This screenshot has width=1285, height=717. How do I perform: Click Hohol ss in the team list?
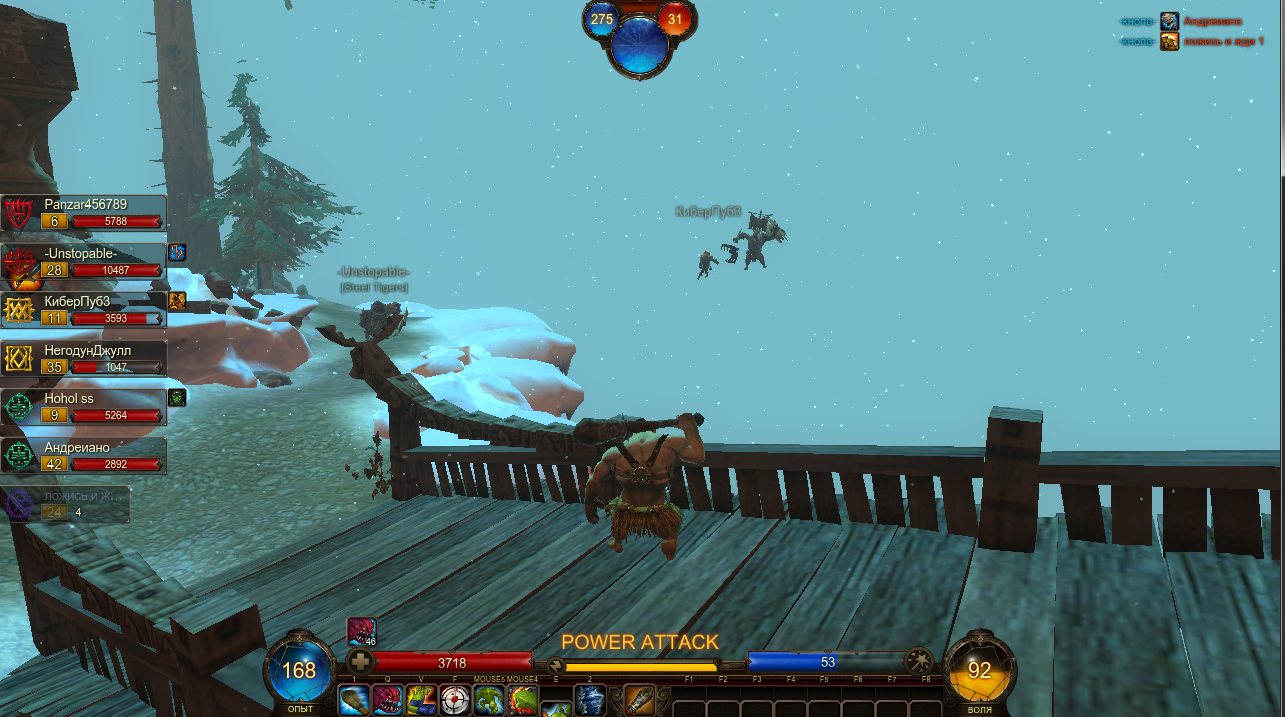click(x=84, y=407)
